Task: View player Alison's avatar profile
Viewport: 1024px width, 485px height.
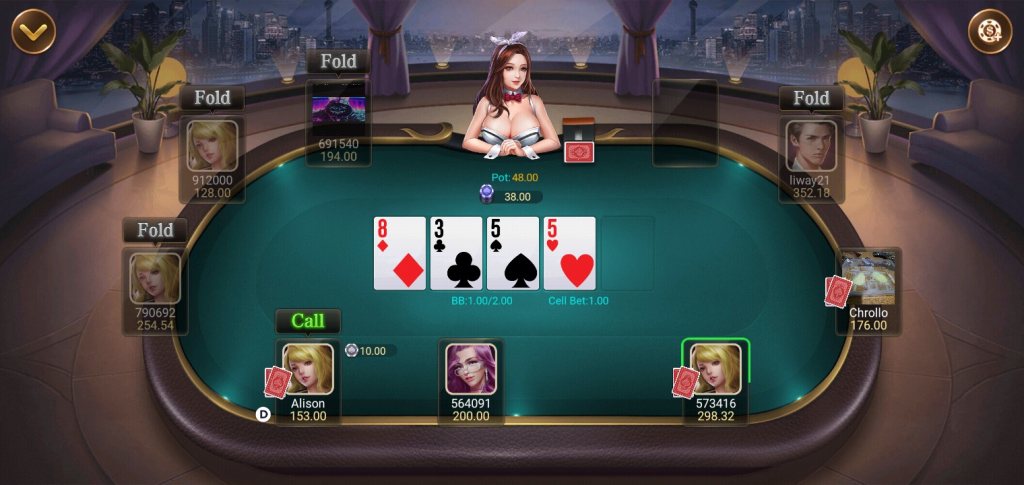Action: pos(307,369)
